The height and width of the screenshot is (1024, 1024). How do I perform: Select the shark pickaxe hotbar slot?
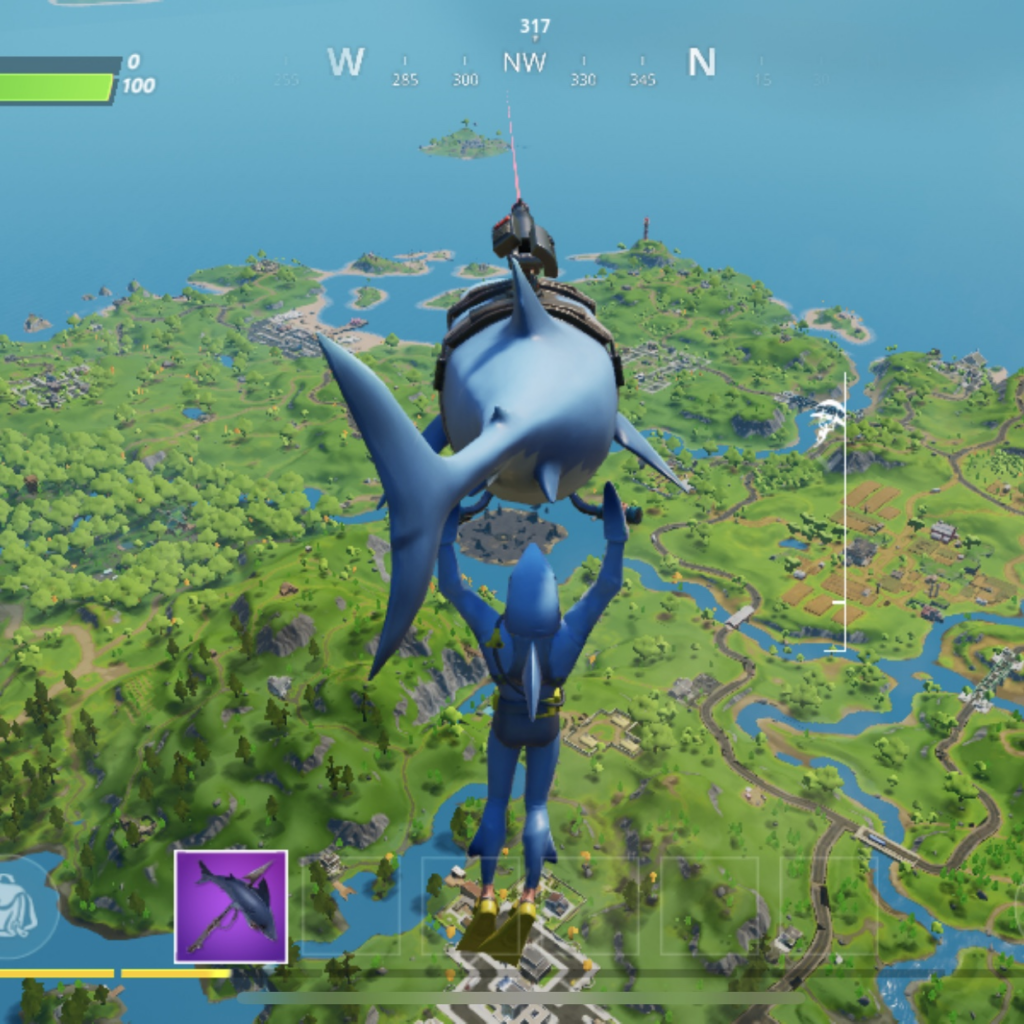231,906
